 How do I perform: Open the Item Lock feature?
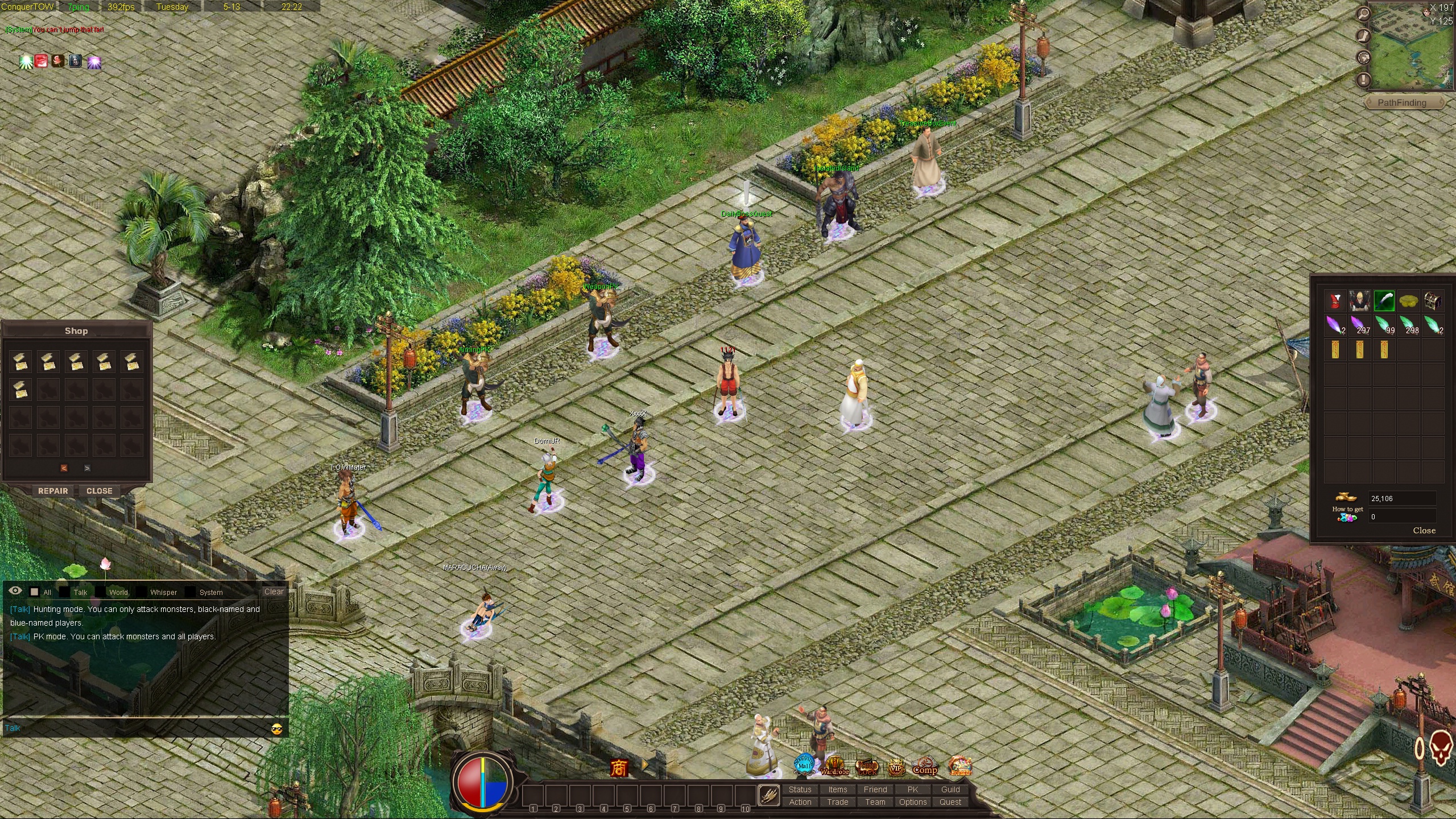pyautogui.click(x=867, y=767)
